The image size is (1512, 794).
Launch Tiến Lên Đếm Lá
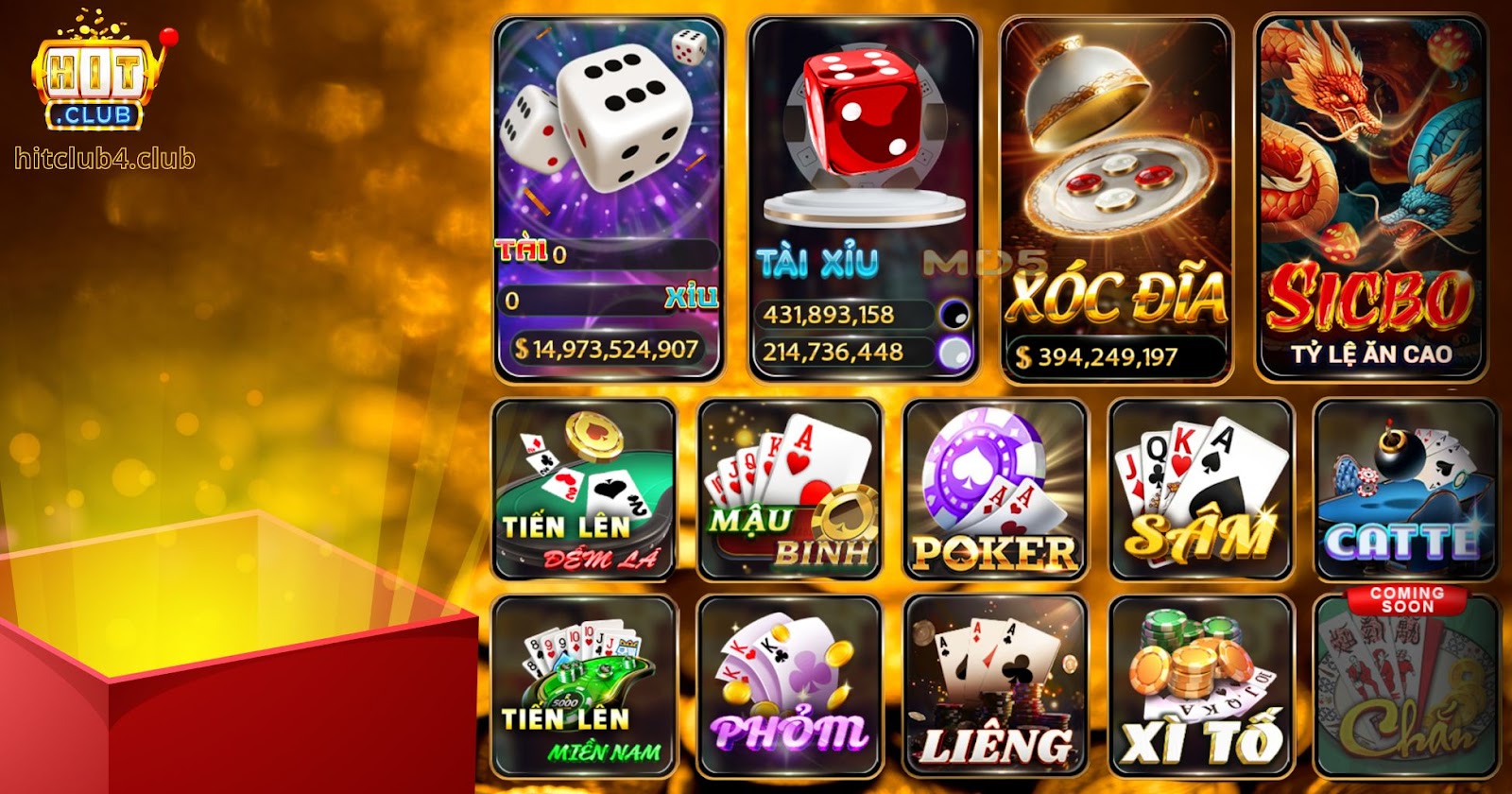click(x=584, y=492)
